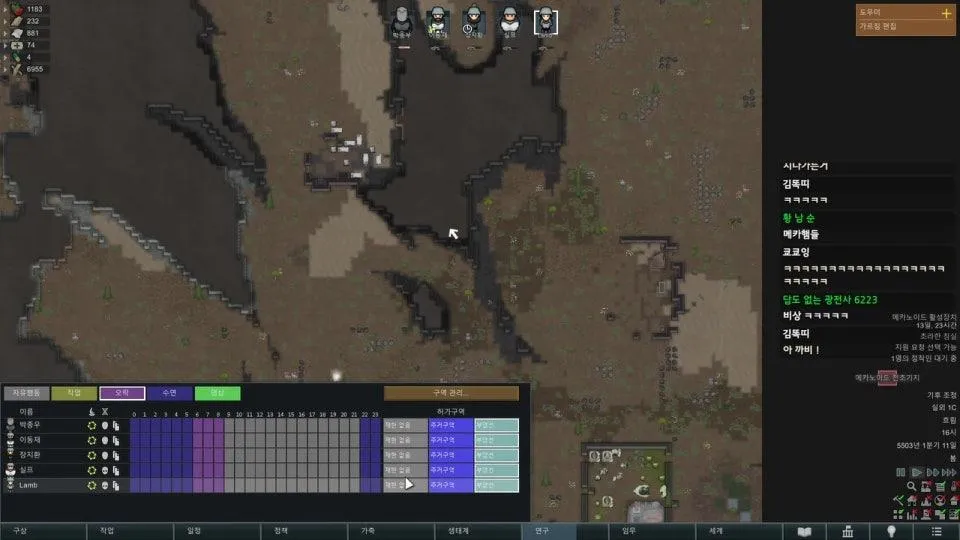Select the blue 수면 schedule type
This screenshot has height=540, width=960.
(x=170, y=394)
